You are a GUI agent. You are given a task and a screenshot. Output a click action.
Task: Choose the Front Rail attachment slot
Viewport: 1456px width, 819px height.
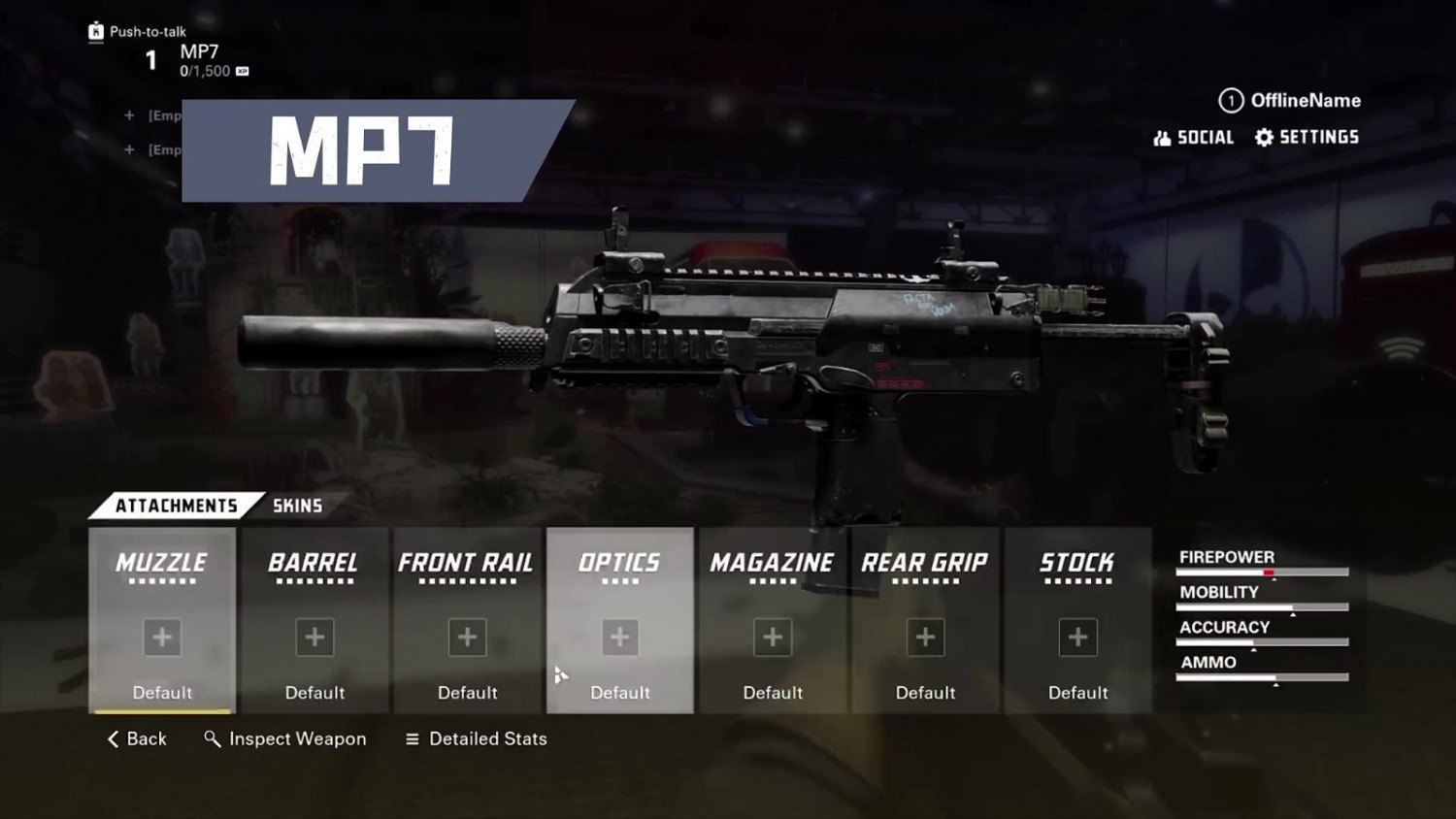[467, 621]
